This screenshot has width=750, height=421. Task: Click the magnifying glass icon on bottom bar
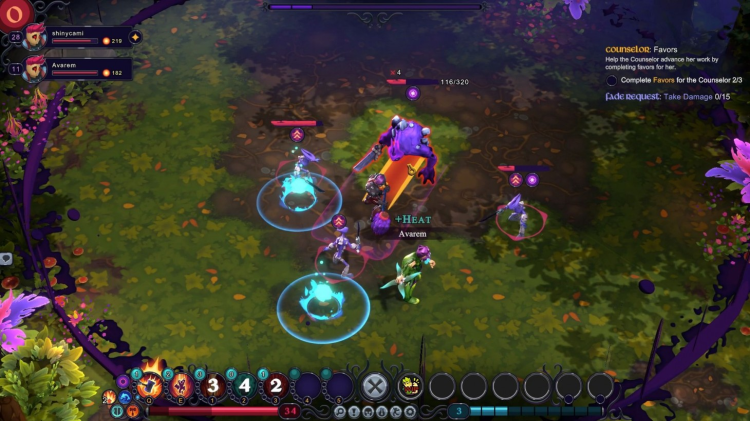pos(340,411)
